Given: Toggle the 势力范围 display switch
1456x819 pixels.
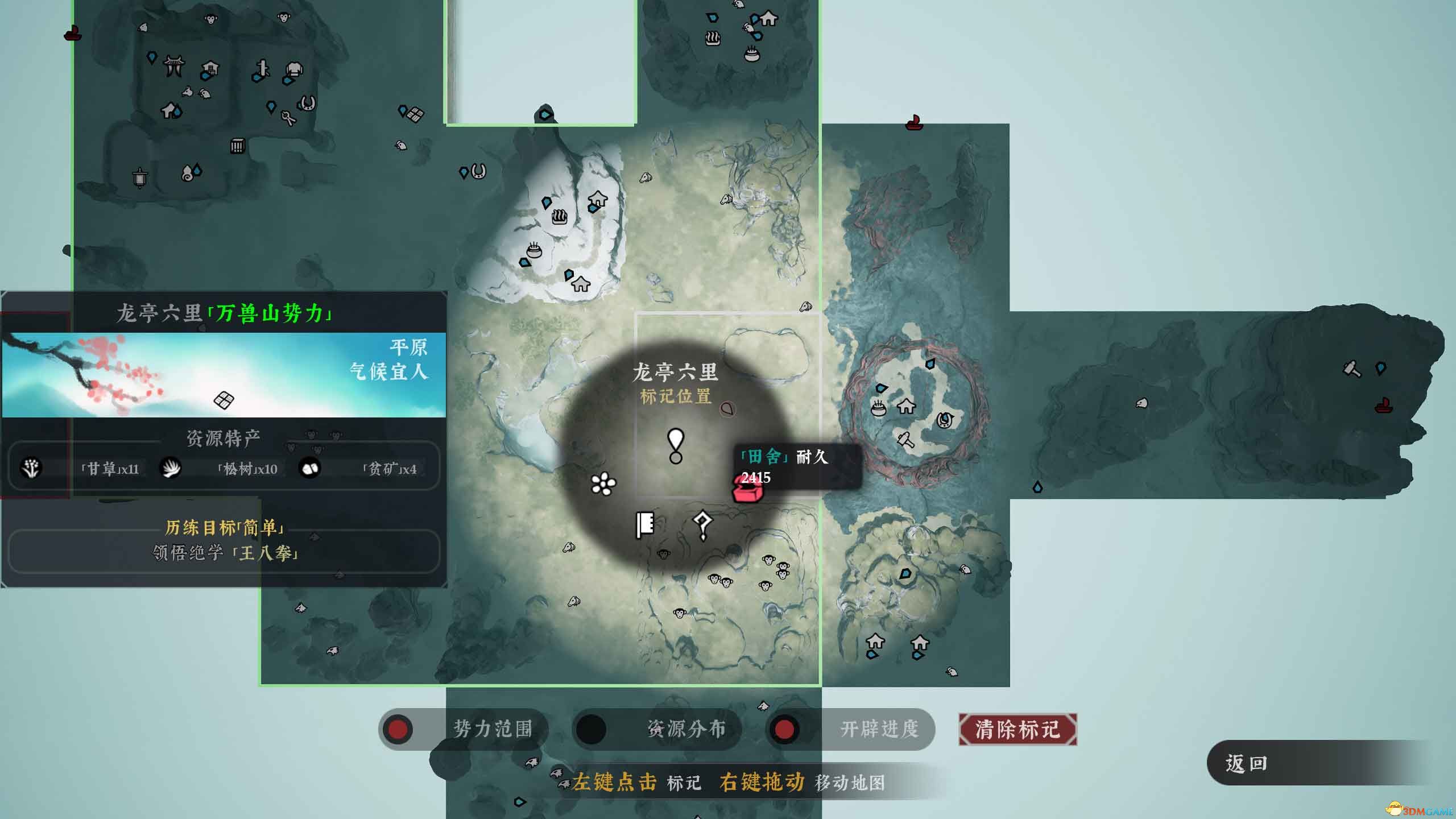Looking at the screenshot, I should (x=398, y=729).
